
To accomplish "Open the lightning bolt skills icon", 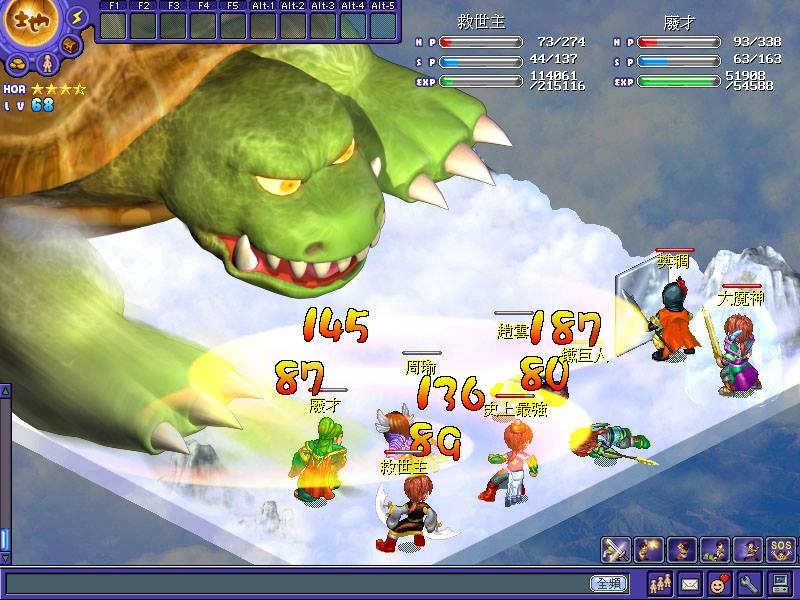I will coord(78,19).
